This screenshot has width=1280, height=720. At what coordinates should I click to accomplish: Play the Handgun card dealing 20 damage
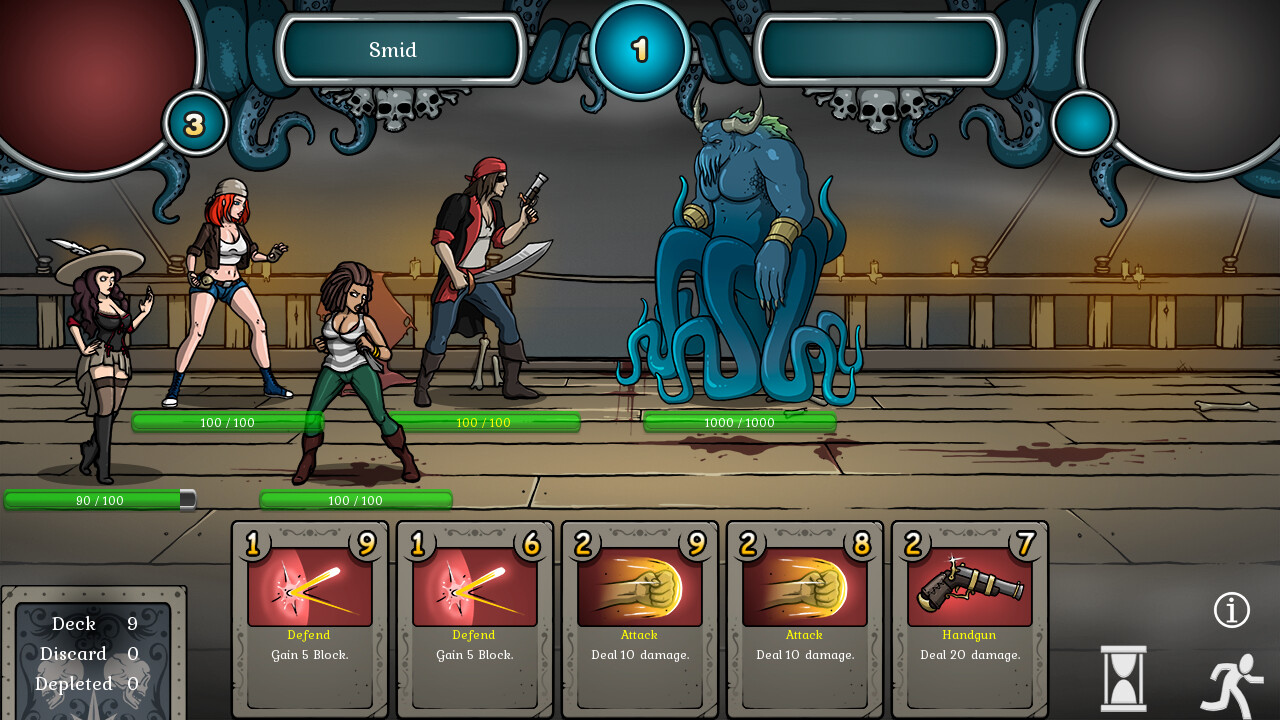[969, 615]
